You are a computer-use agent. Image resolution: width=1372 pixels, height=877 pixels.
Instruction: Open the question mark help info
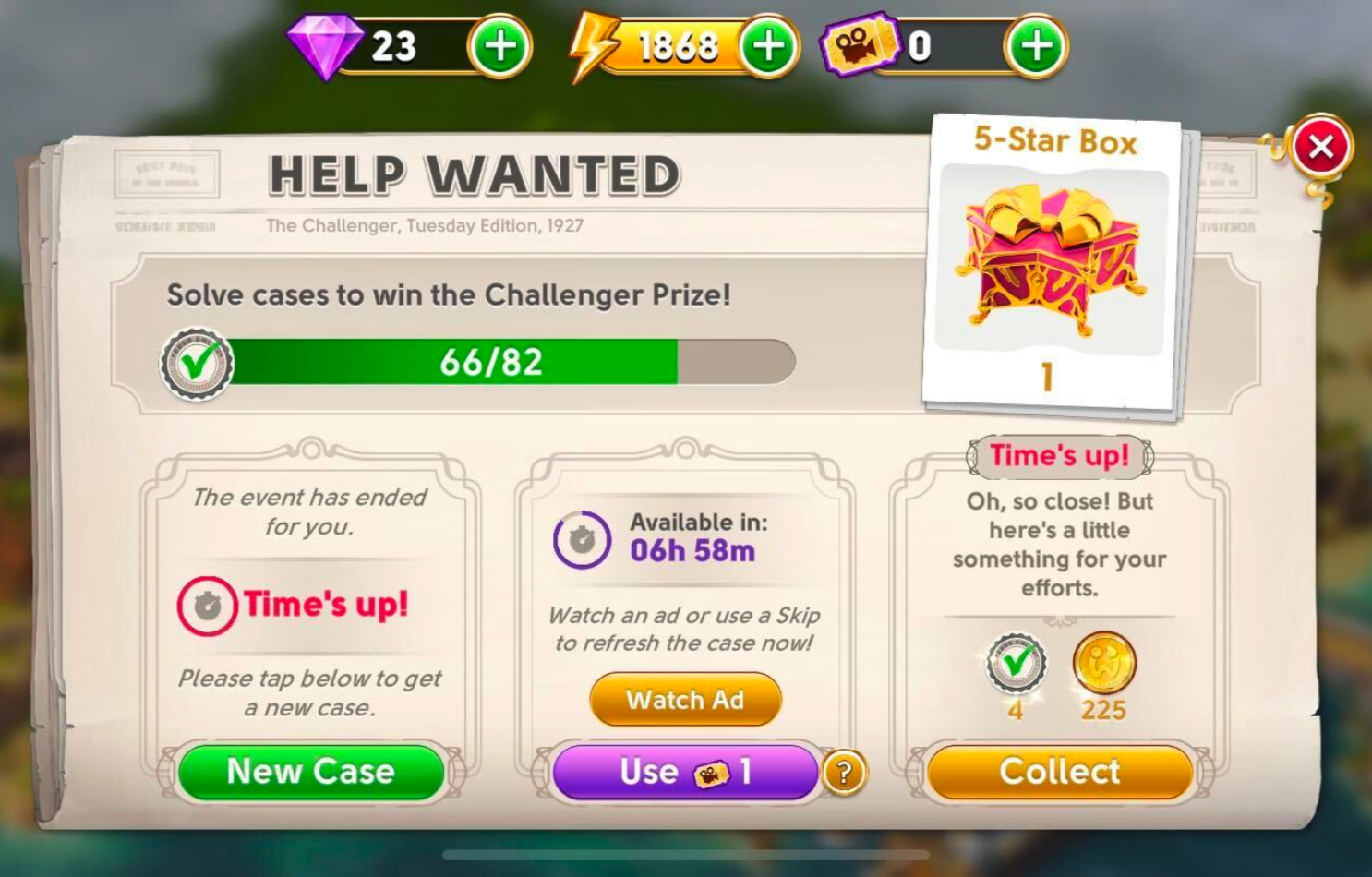pos(844,772)
